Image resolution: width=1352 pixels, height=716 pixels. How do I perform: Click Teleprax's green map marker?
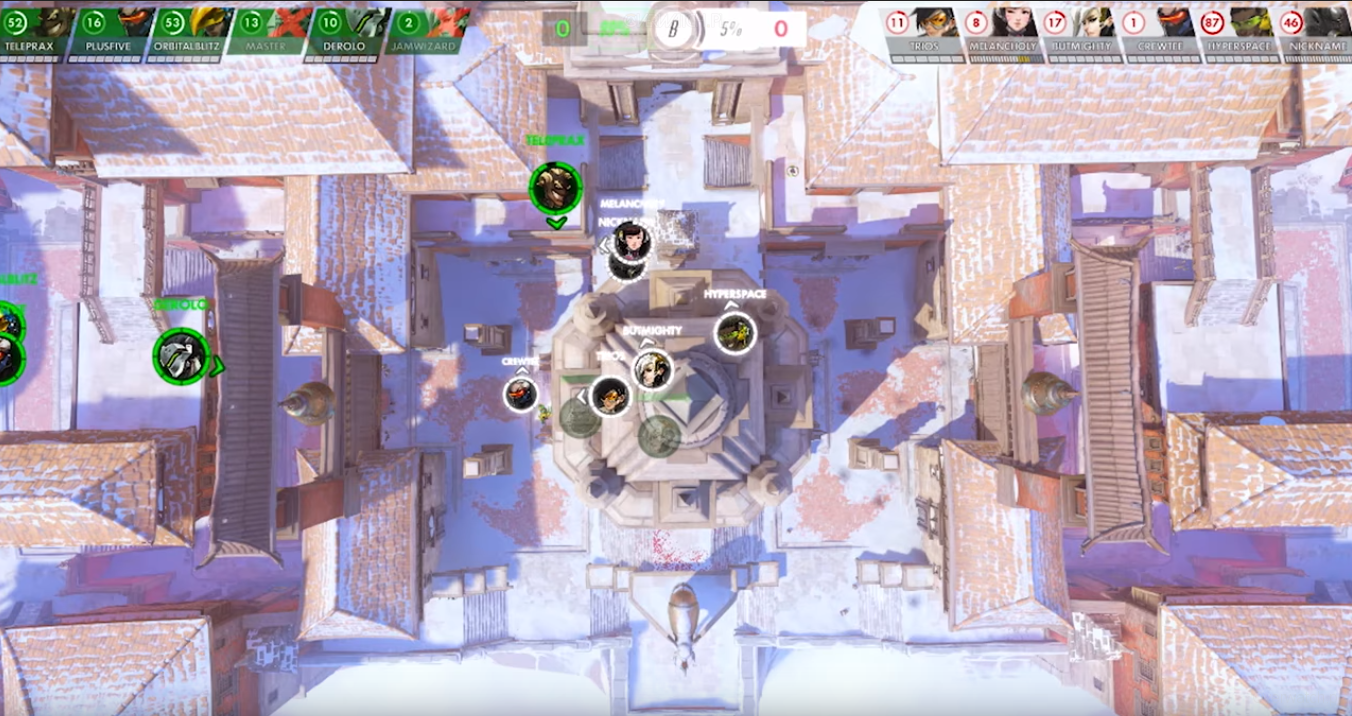pos(555,188)
